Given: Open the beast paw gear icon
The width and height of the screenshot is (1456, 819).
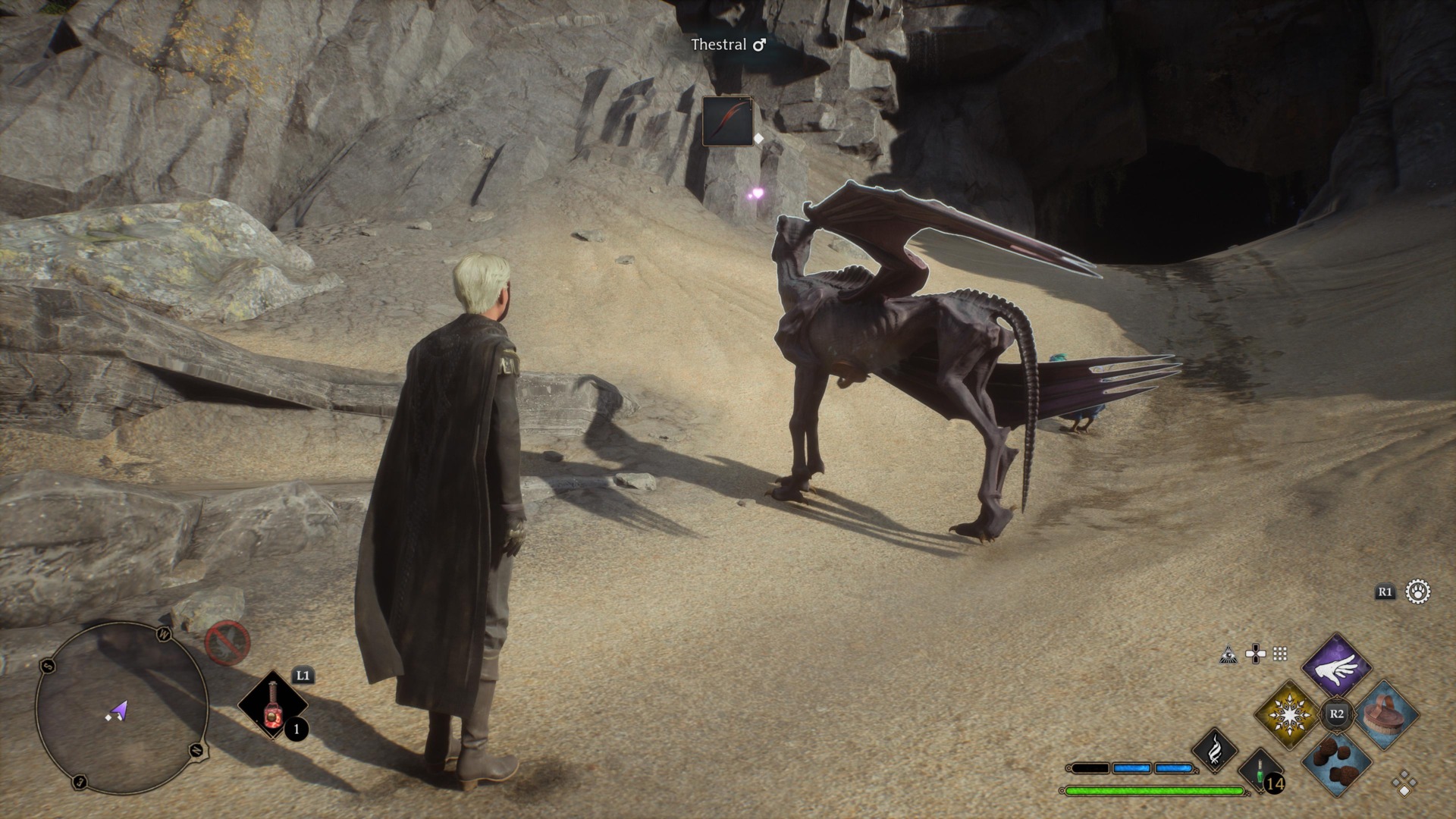Looking at the screenshot, I should point(1417,591).
